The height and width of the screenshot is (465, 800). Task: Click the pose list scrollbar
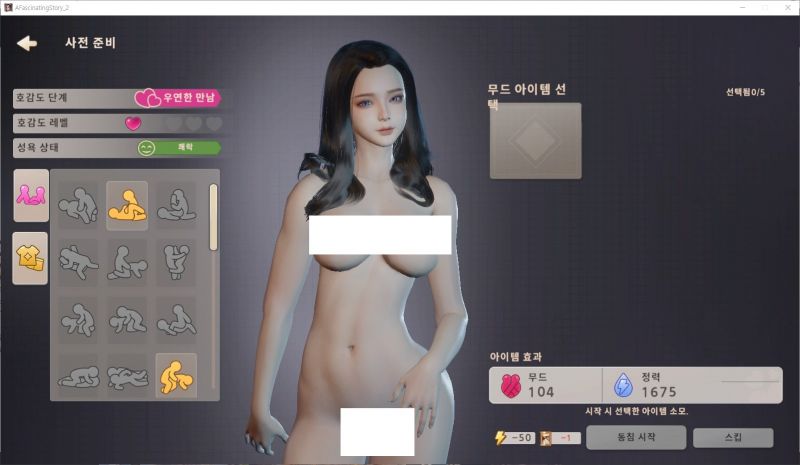coord(213,215)
